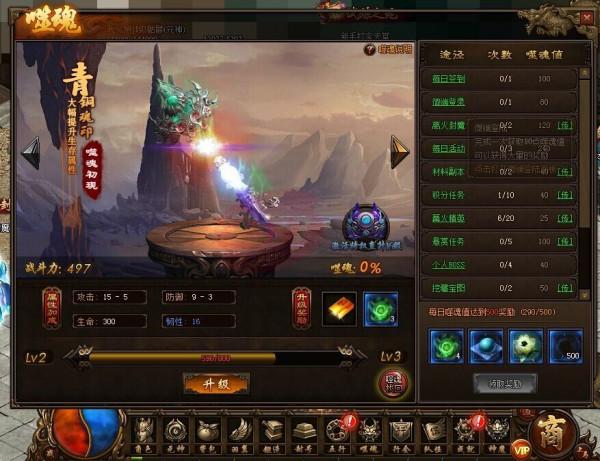The image size is (600, 461).
Task: Claim rewards with the 领取奖励 button
Action: coord(504,382)
